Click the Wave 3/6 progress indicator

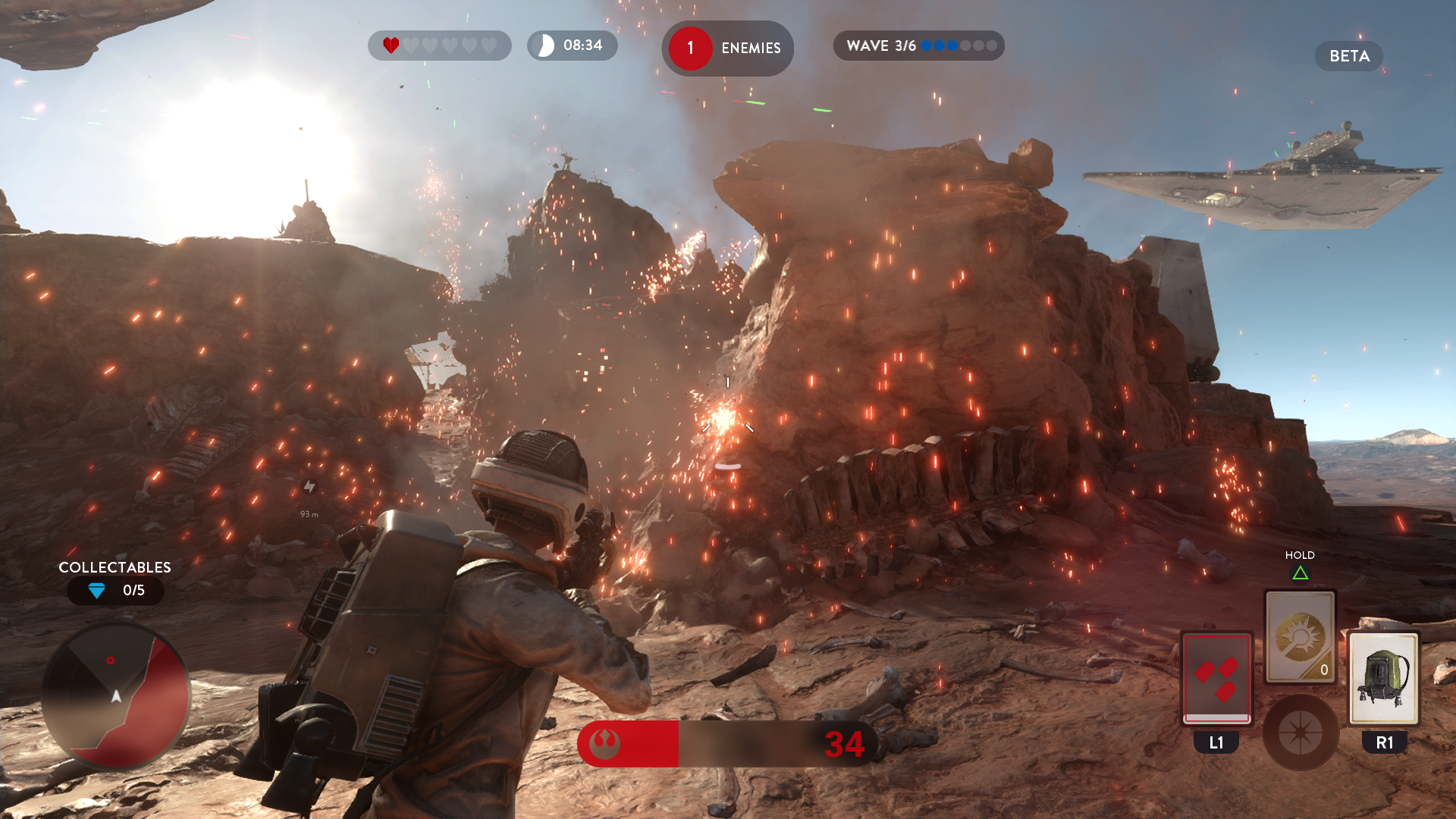(x=918, y=45)
